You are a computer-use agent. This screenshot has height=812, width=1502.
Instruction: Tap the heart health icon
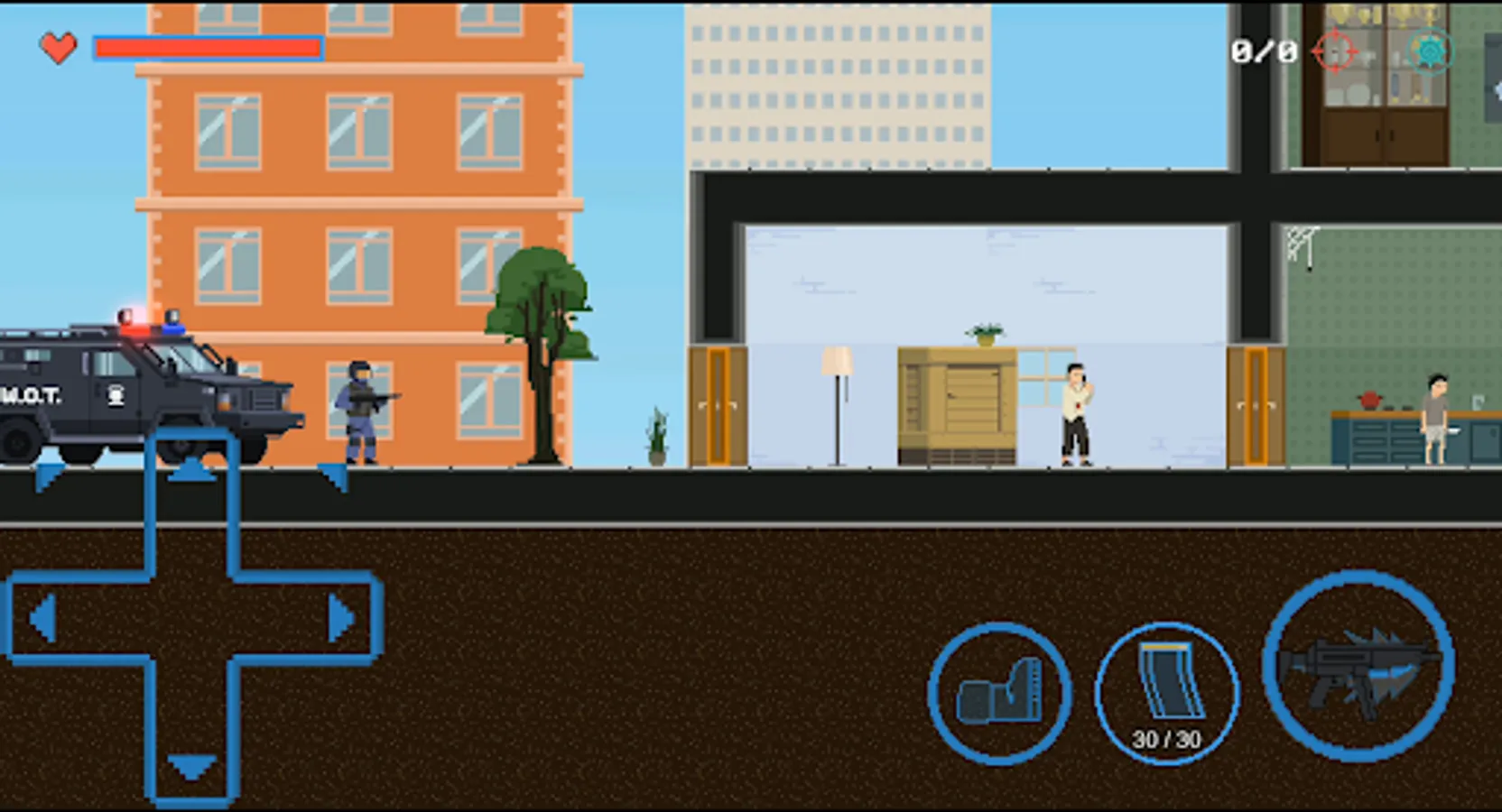(58, 48)
